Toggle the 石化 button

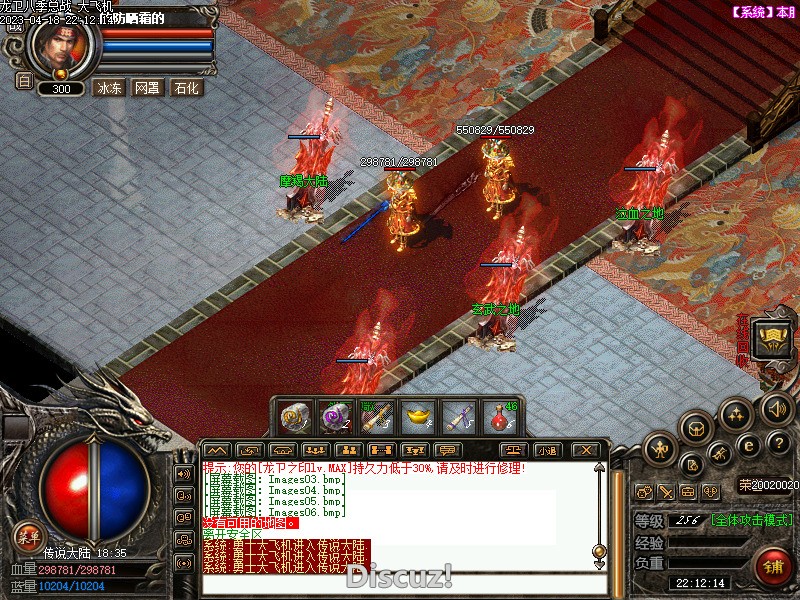click(x=186, y=88)
